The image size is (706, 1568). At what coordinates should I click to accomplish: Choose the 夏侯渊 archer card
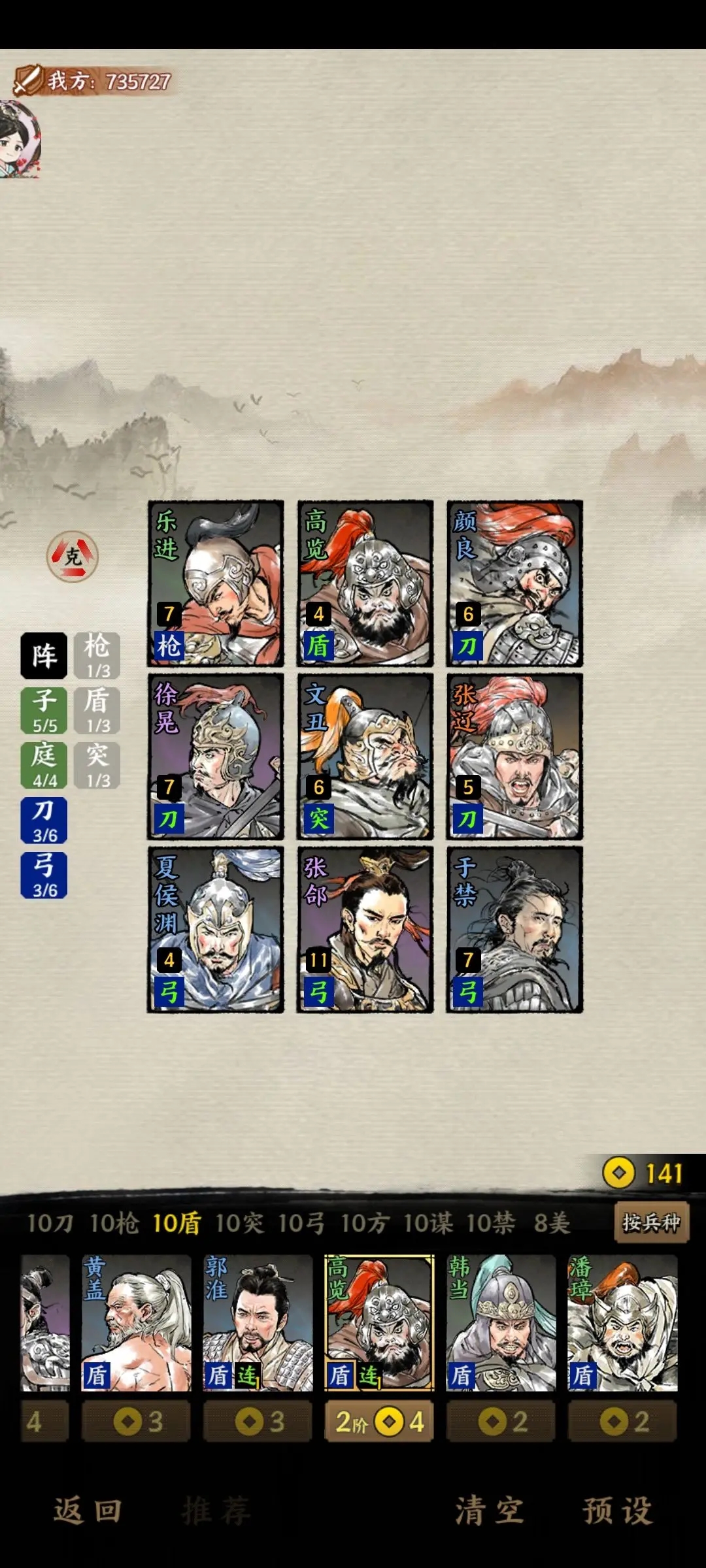(x=216, y=930)
